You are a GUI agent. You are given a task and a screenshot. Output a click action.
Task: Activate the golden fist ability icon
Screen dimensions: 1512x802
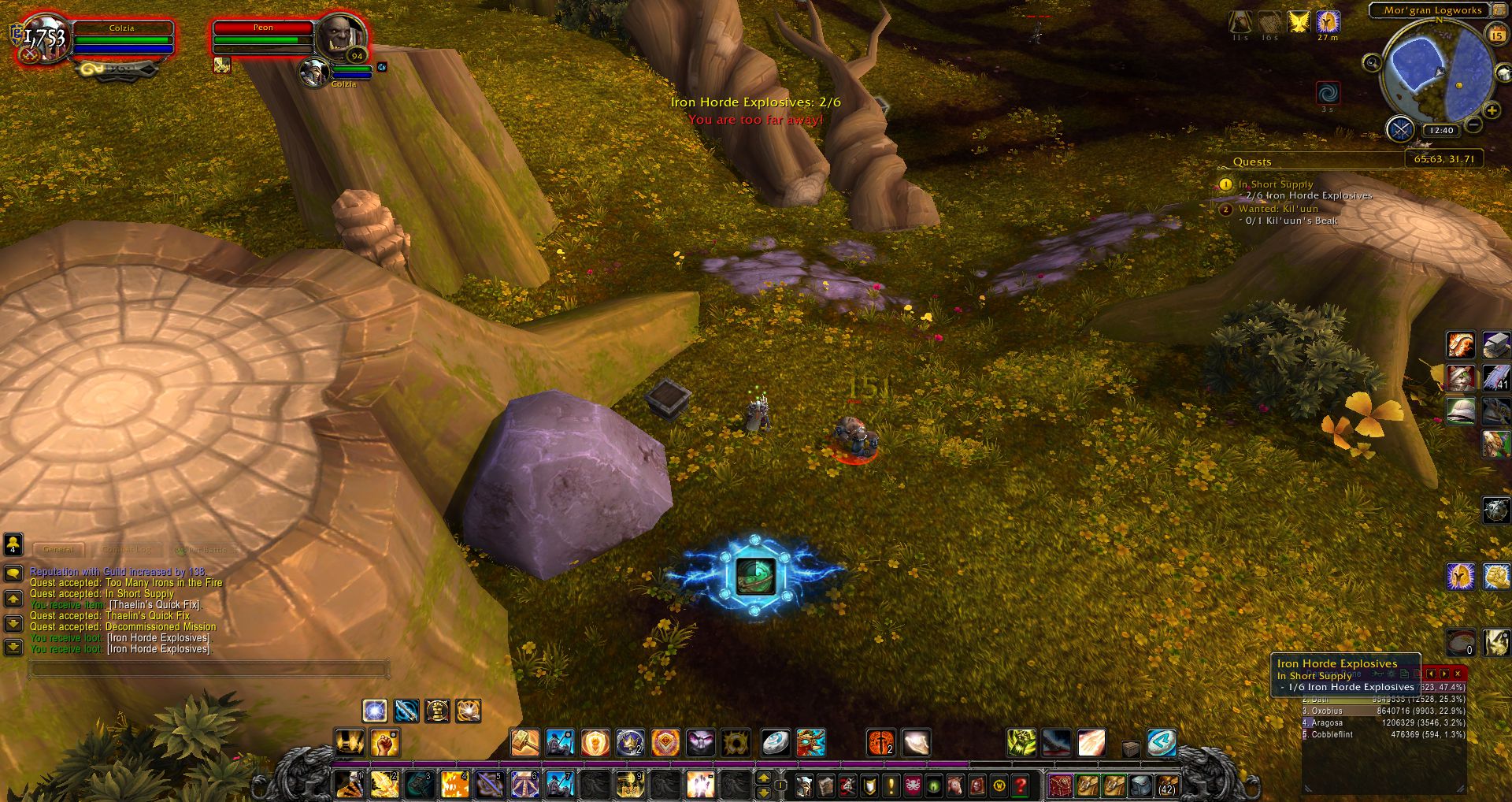[x=385, y=742]
